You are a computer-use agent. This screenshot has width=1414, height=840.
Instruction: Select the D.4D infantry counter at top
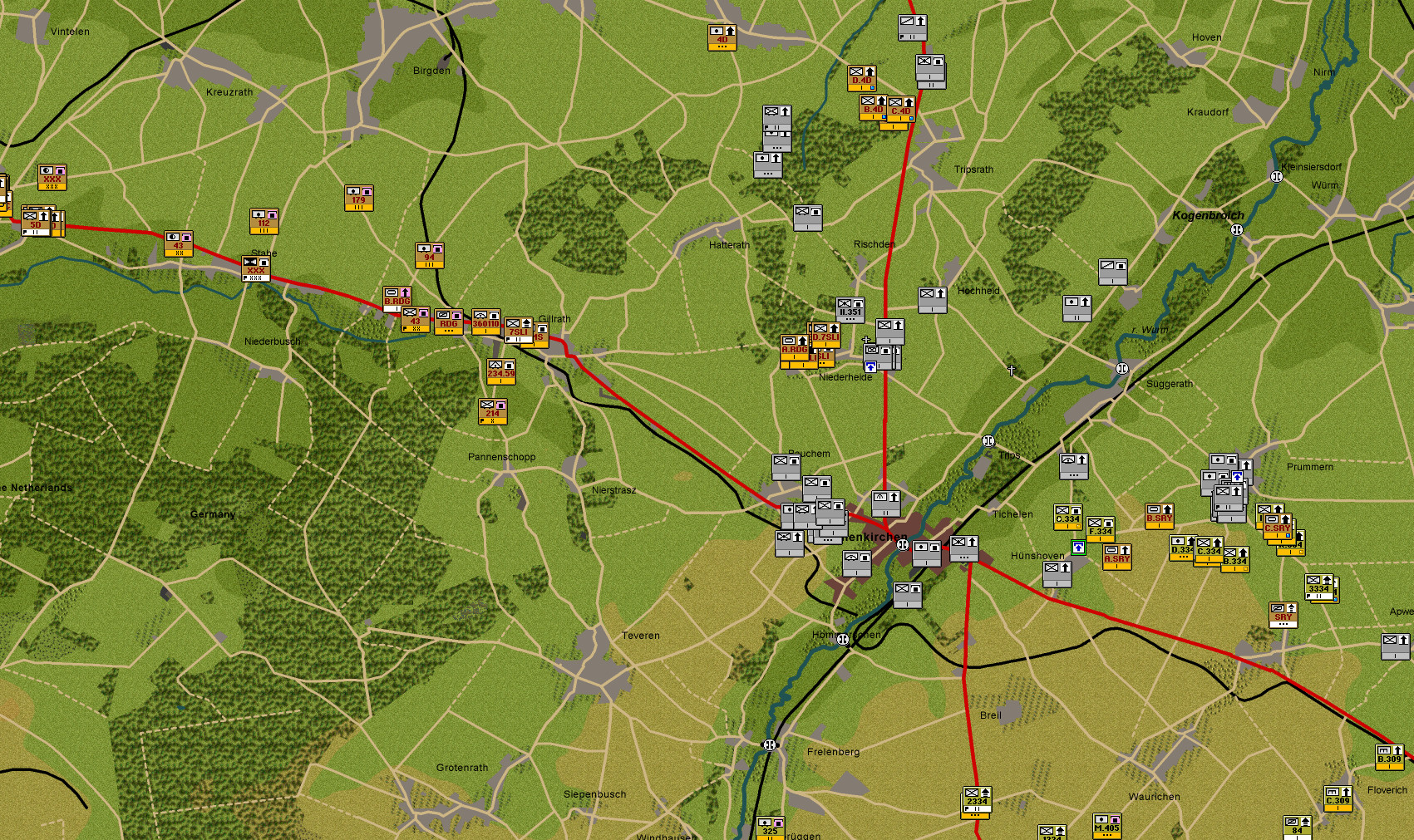click(x=862, y=79)
